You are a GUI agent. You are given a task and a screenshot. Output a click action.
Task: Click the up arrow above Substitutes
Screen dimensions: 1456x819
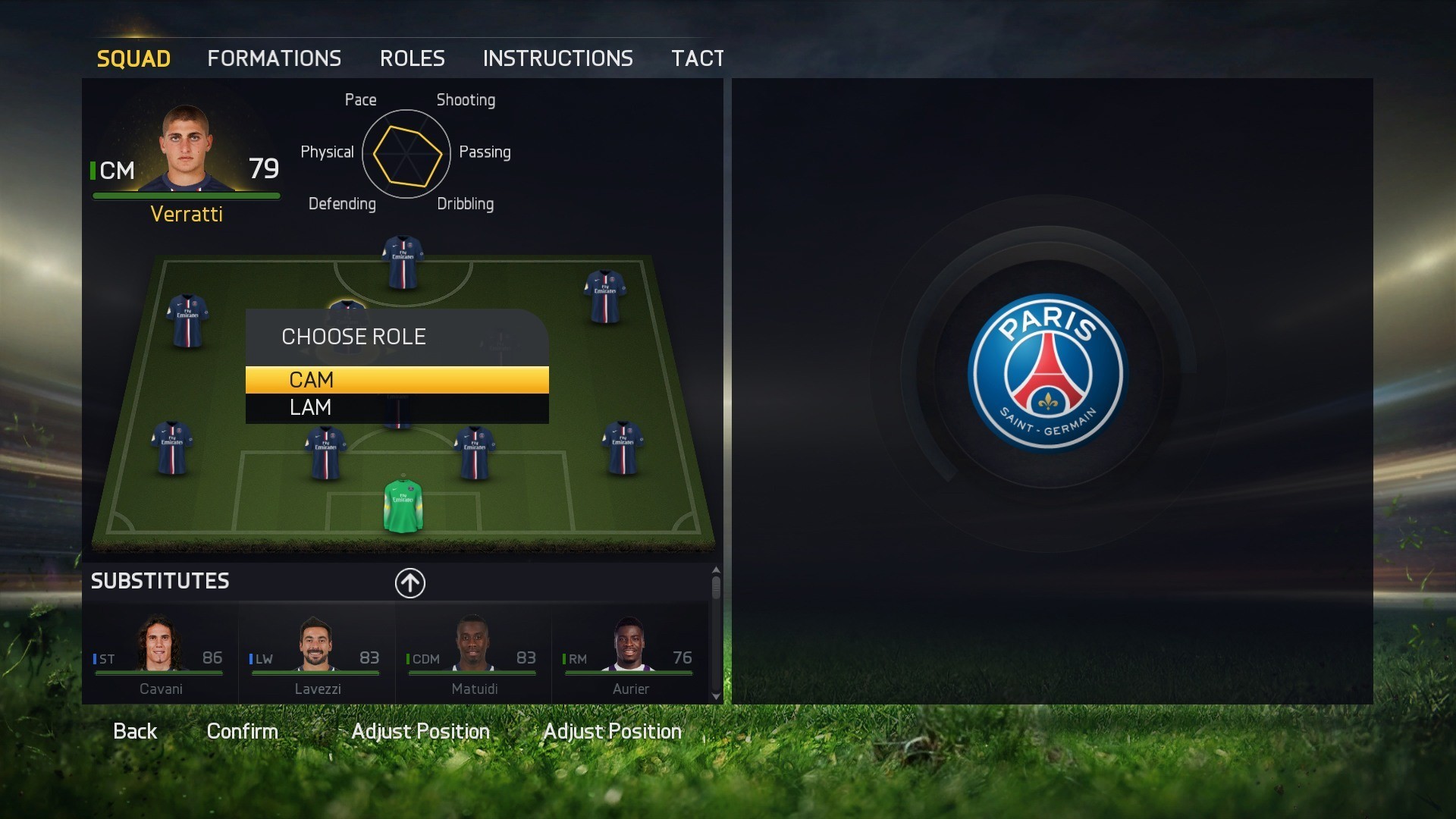pyautogui.click(x=409, y=583)
